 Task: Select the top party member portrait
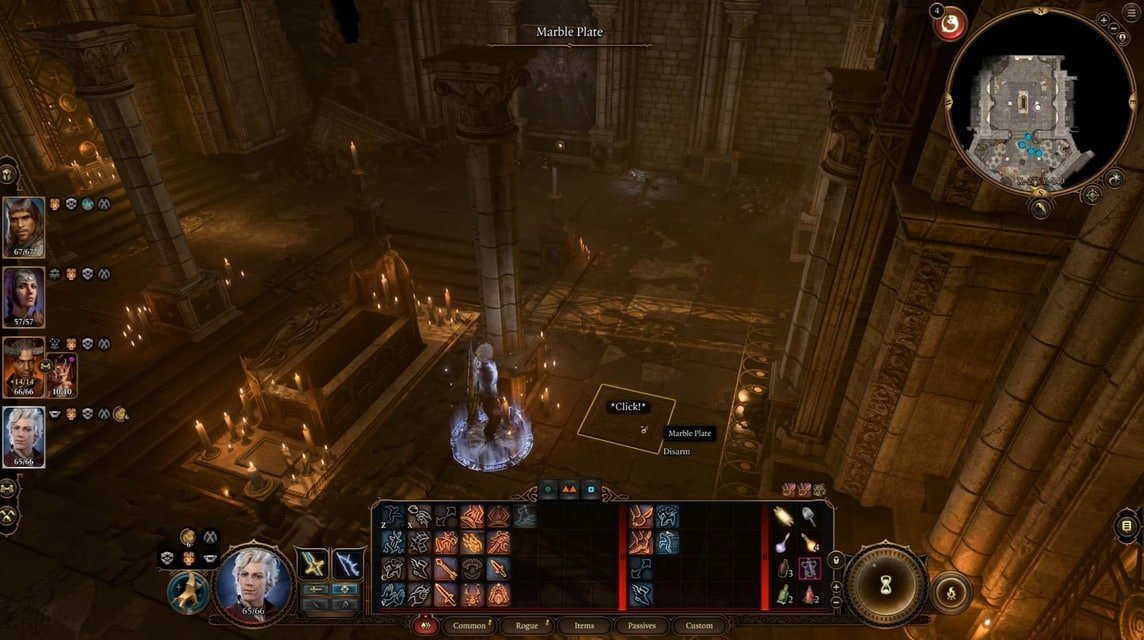click(23, 227)
